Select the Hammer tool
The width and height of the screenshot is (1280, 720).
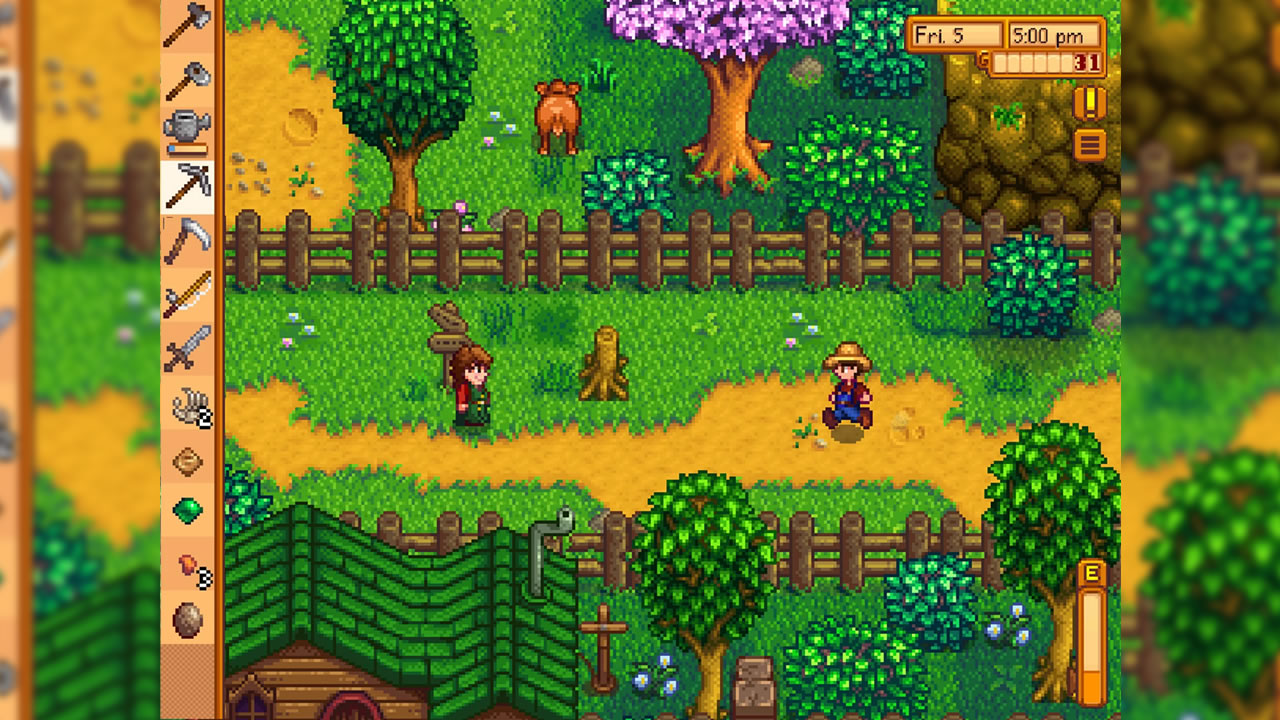tap(186, 78)
